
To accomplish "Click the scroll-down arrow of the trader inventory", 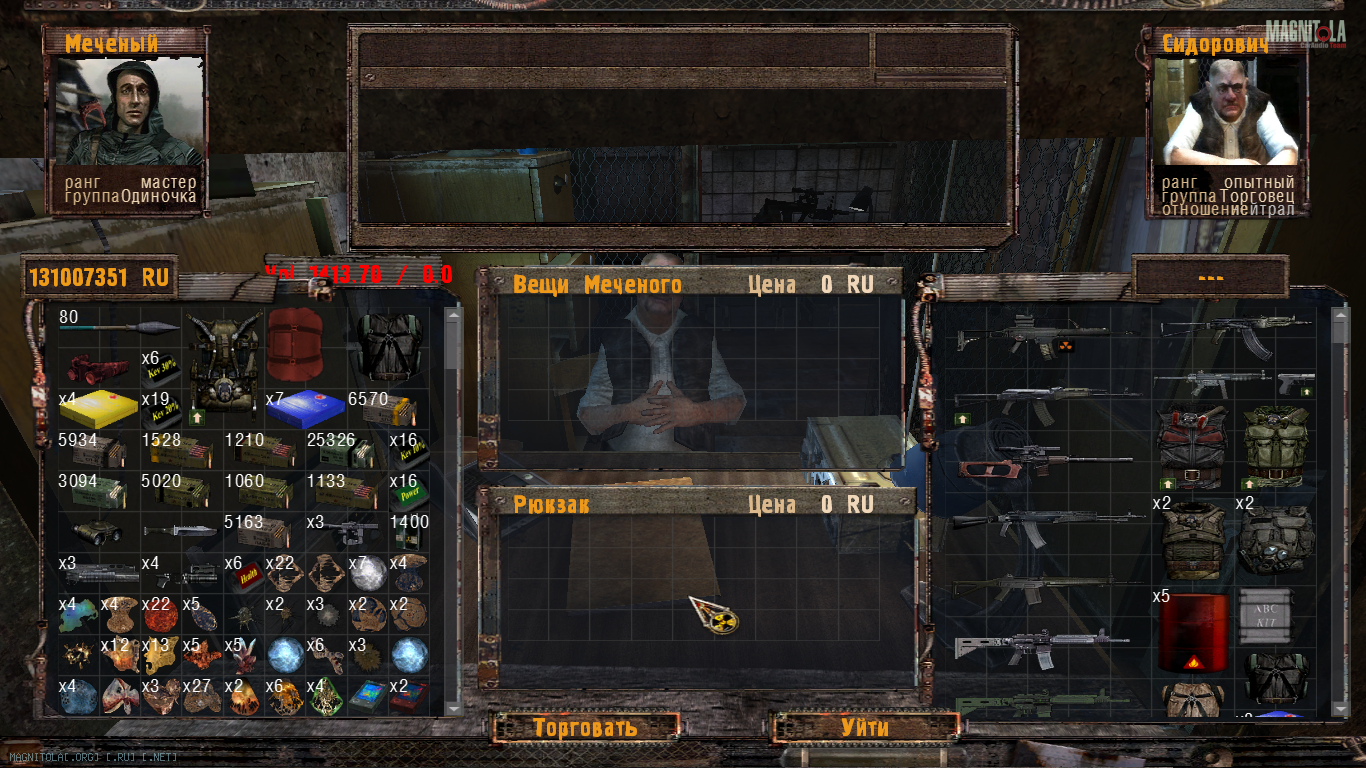I will (1341, 707).
